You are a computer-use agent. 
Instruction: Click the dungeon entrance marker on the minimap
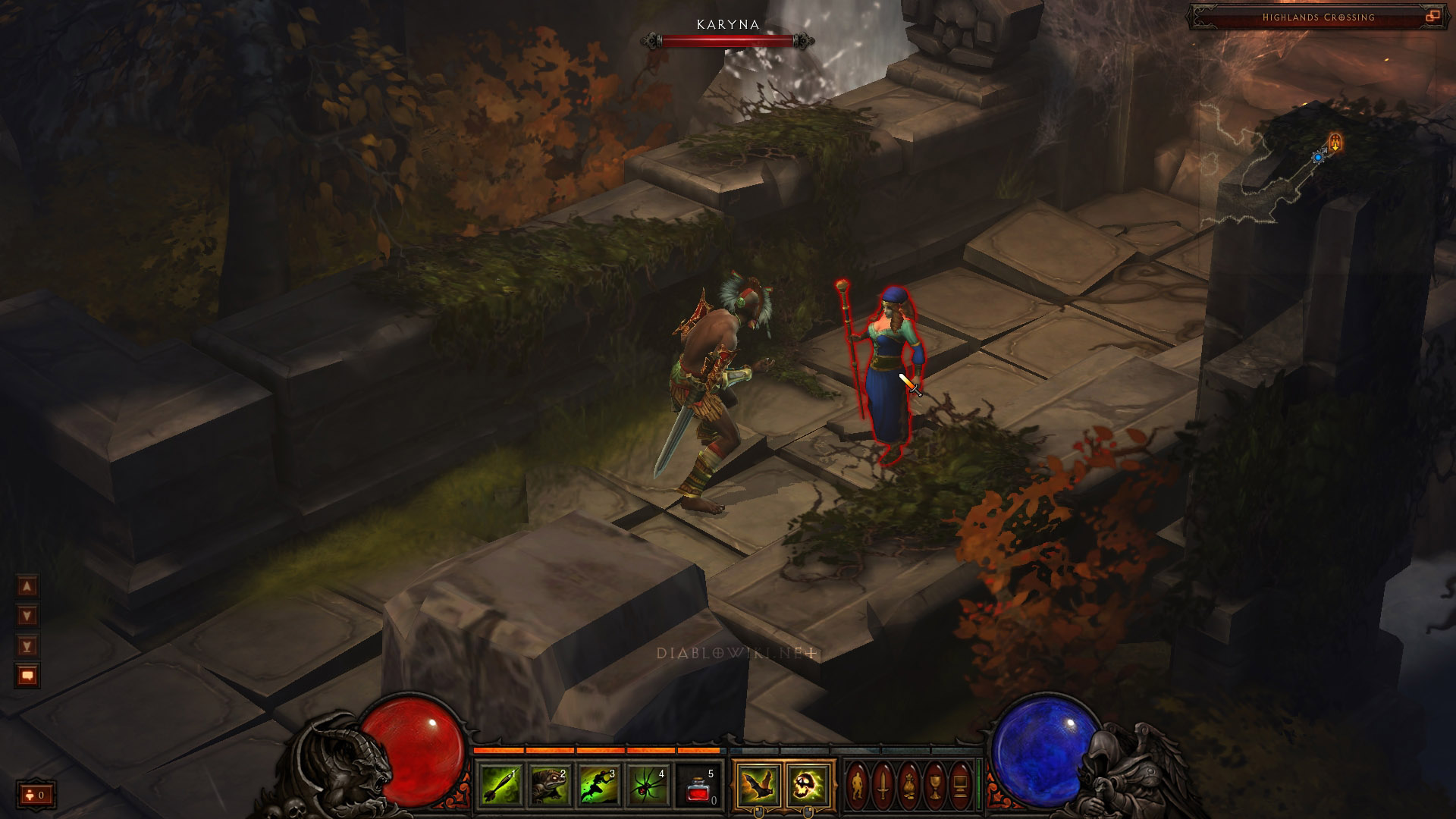(1335, 142)
